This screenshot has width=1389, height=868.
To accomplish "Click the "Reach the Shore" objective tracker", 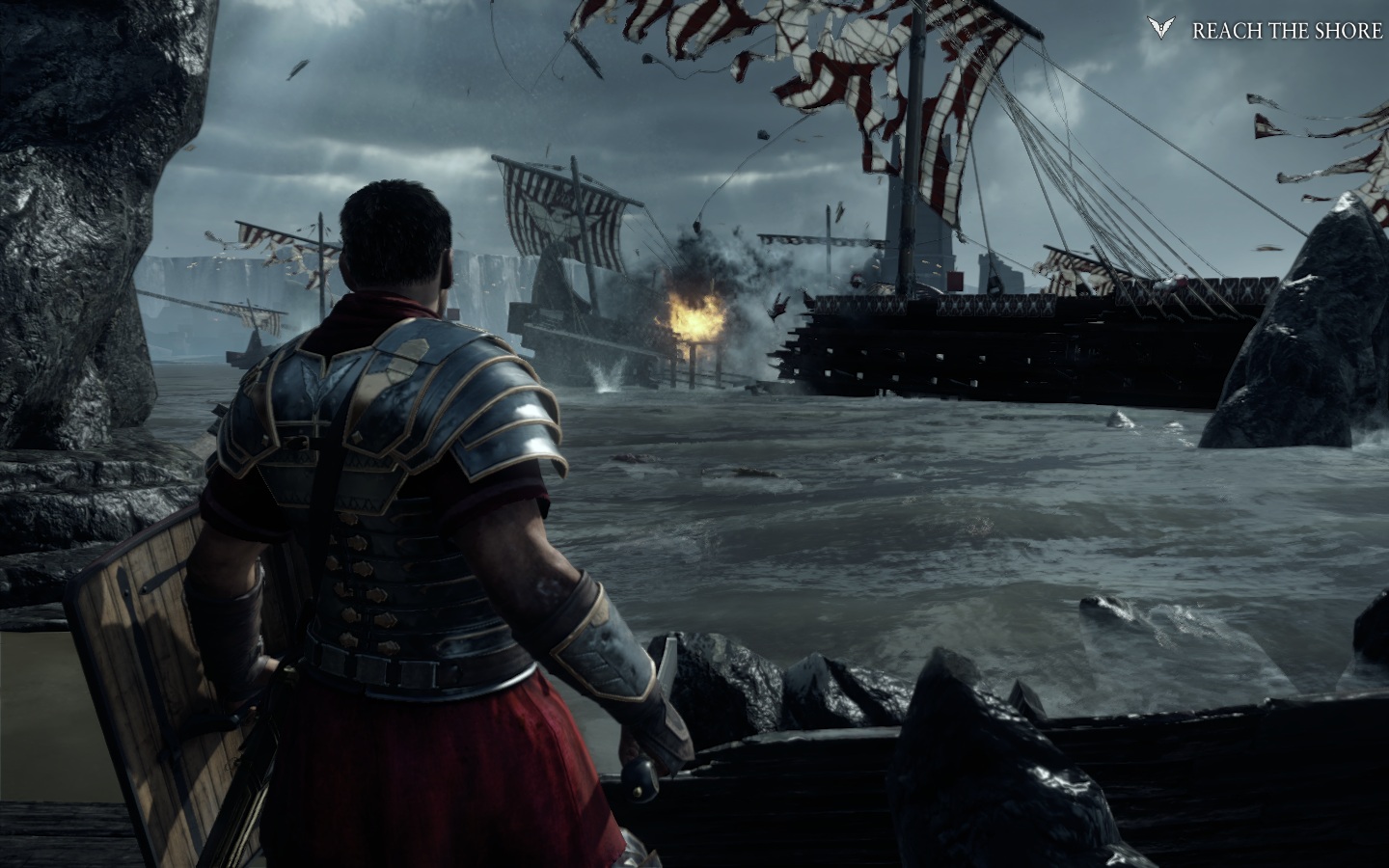I will tap(1286, 31).
